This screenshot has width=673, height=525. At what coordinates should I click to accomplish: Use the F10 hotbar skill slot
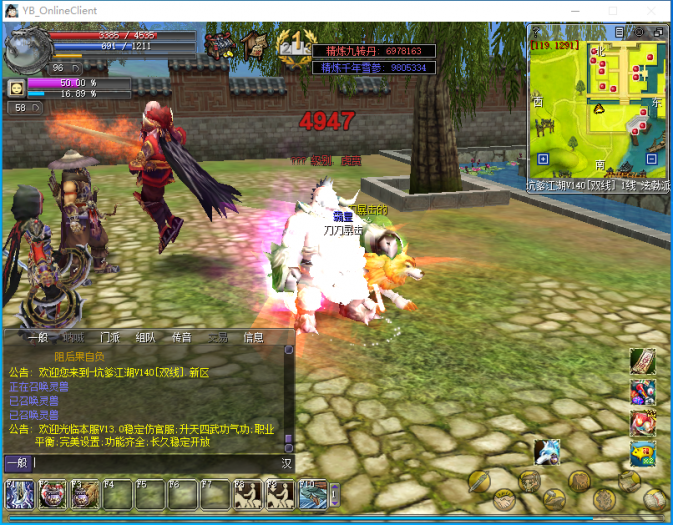pos(313,494)
